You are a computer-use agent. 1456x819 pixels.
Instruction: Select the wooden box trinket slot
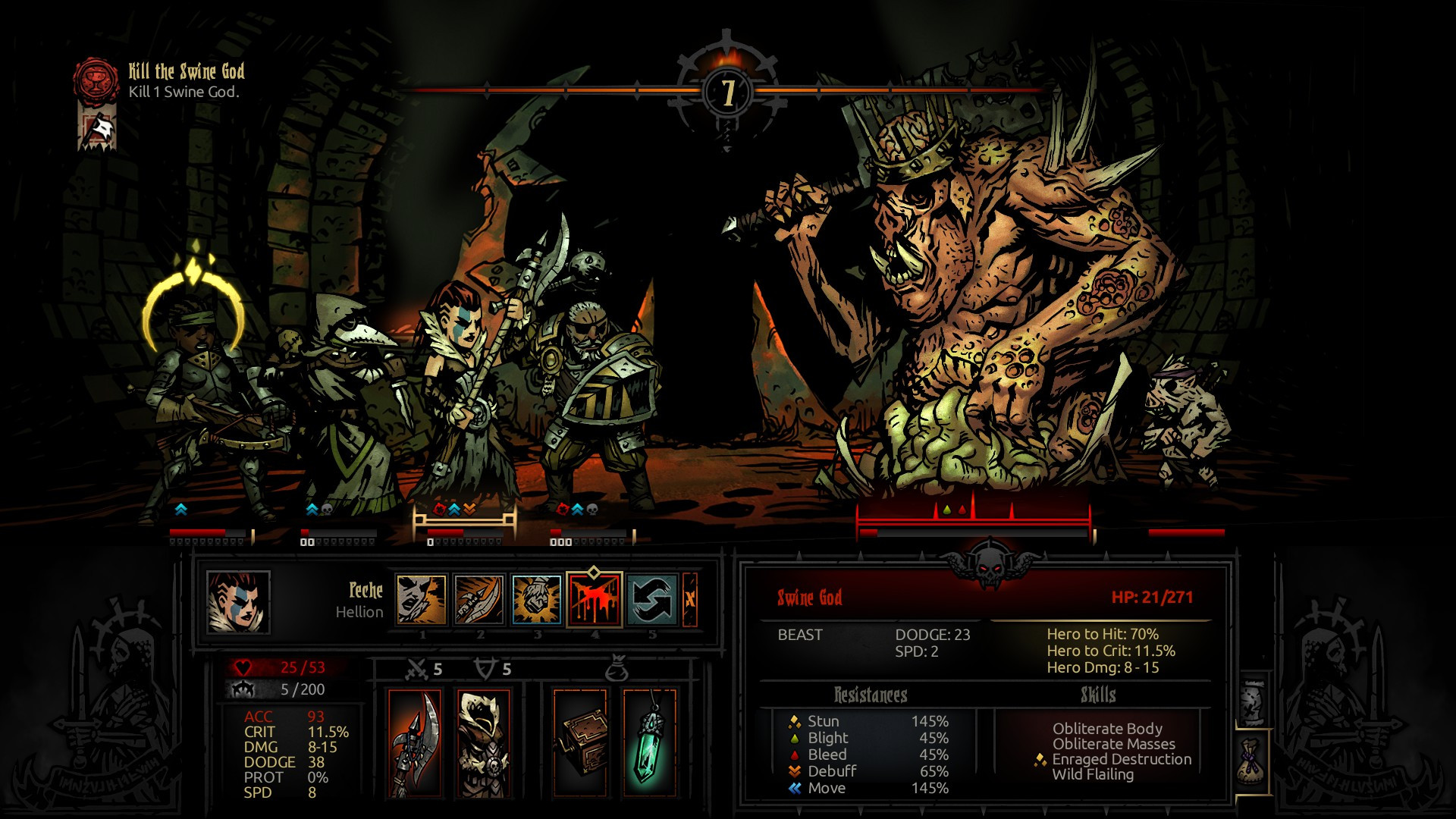[x=580, y=743]
